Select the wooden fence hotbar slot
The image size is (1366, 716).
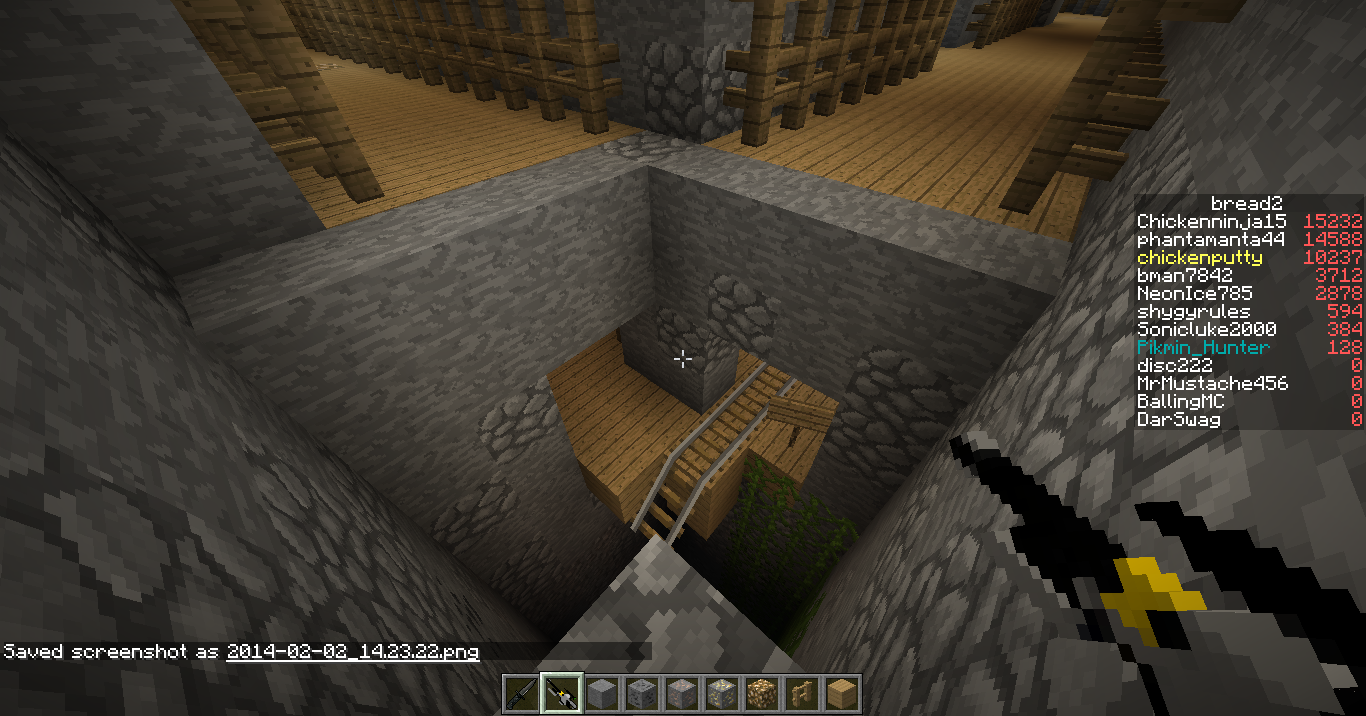(x=801, y=693)
